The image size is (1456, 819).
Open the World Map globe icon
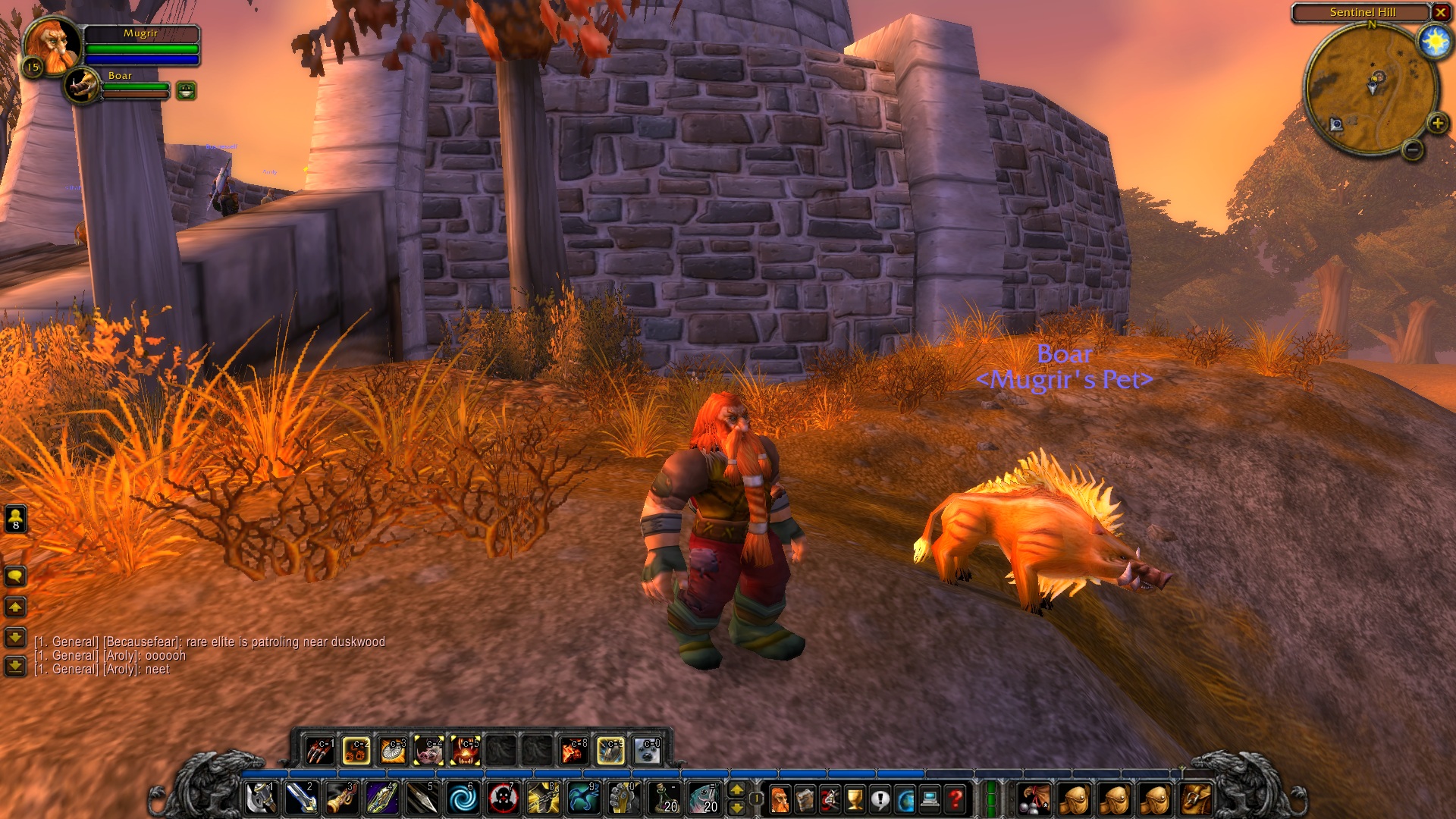[x=905, y=800]
